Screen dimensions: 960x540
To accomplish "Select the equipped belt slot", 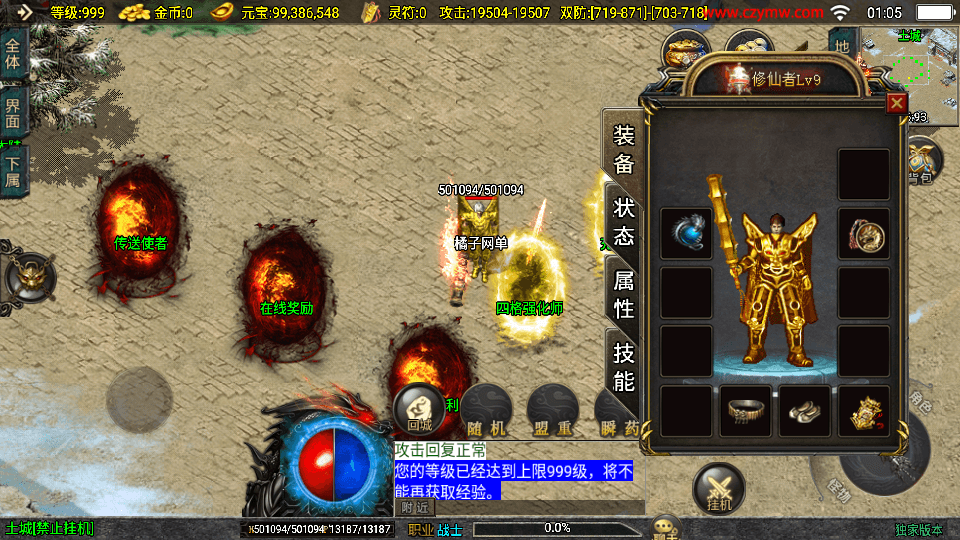I will (x=745, y=410).
